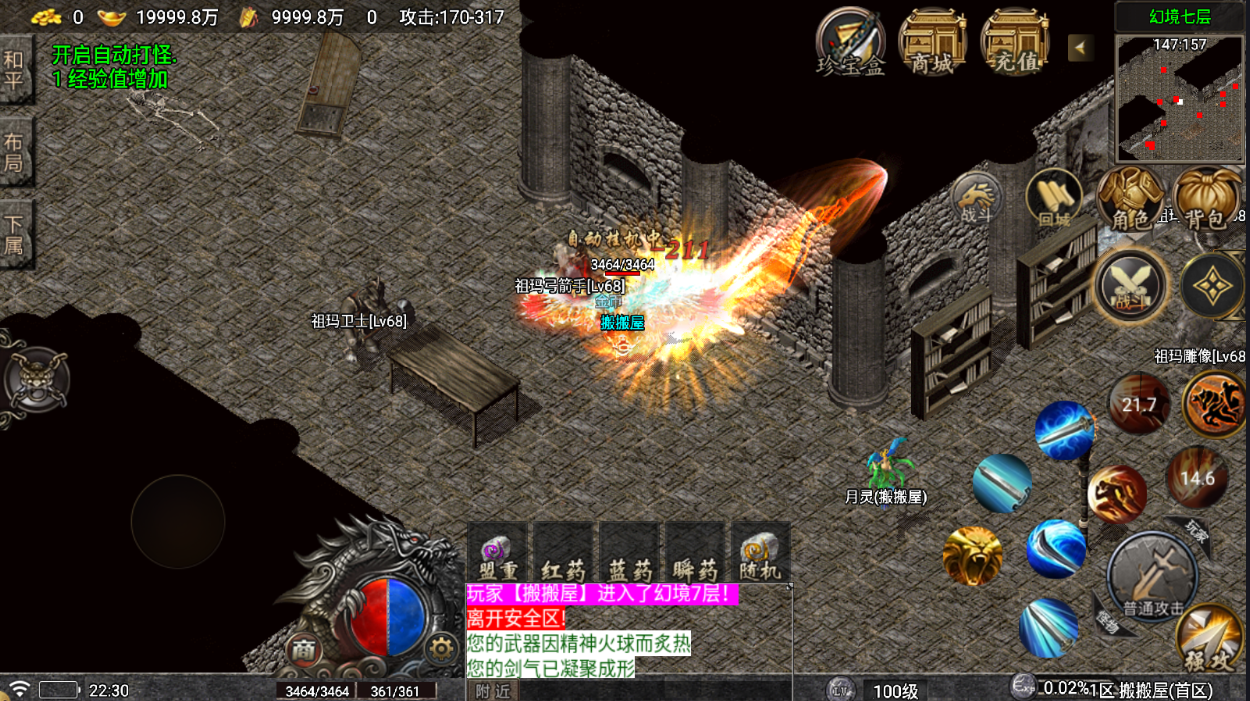Activate the 强攻 forced attack button

pyautogui.click(x=1208, y=638)
